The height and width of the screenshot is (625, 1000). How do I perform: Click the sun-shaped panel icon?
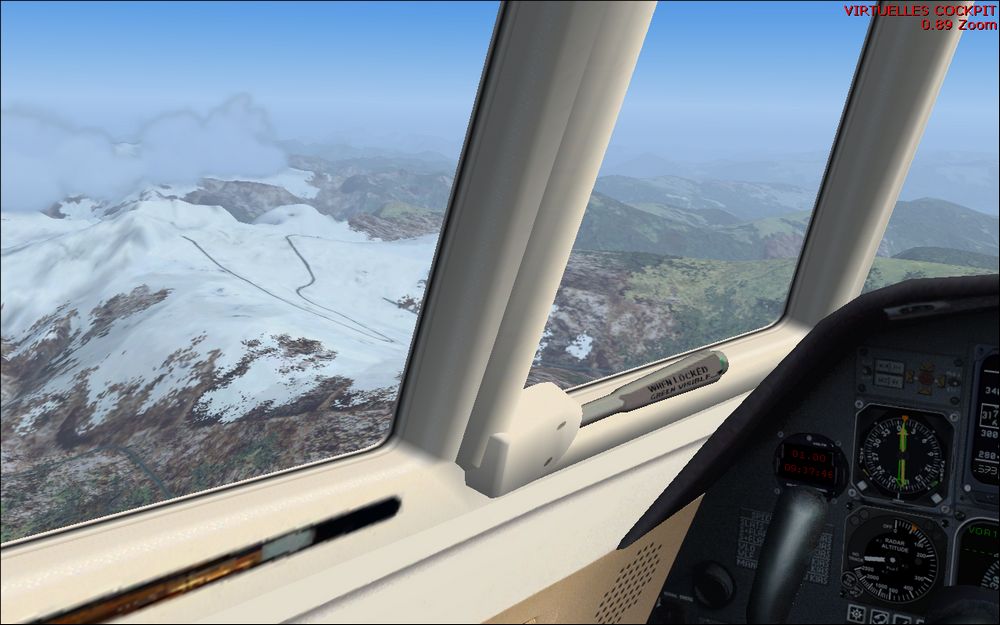click(857, 612)
